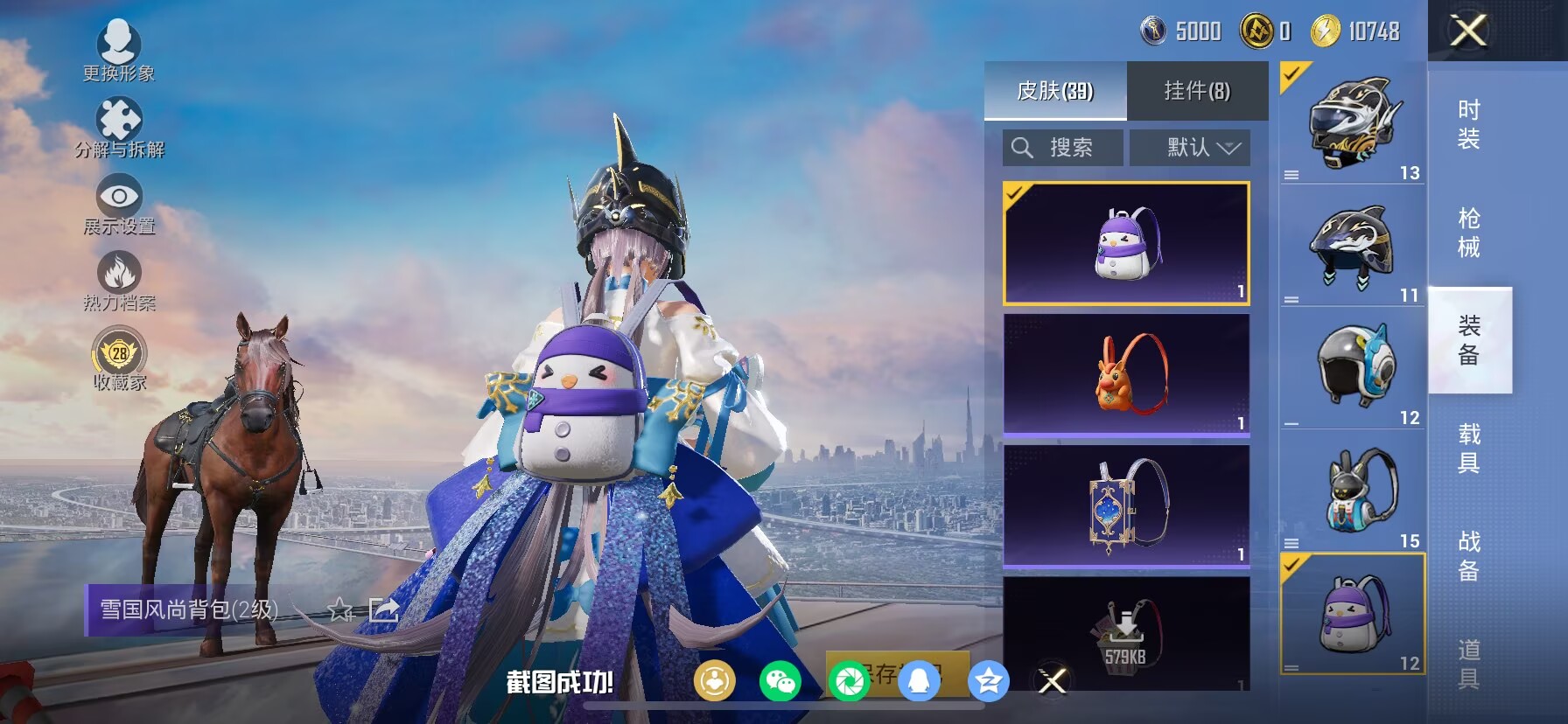Open the 载具 vehicles category
Screen dimensions: 1568x724
pyautogui.click(x=1469, y=448)
